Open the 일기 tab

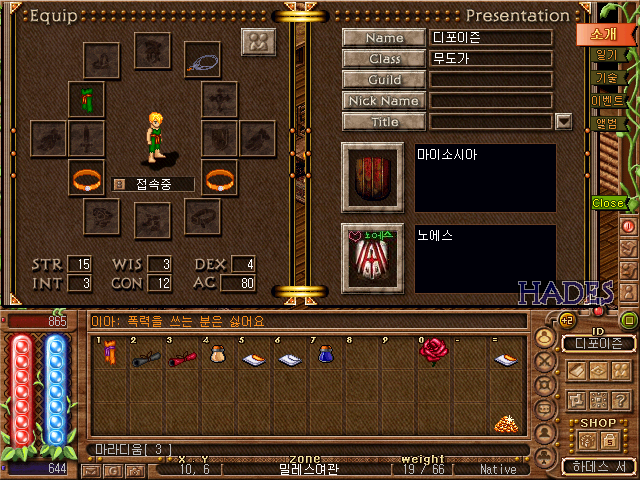(606, 56)
